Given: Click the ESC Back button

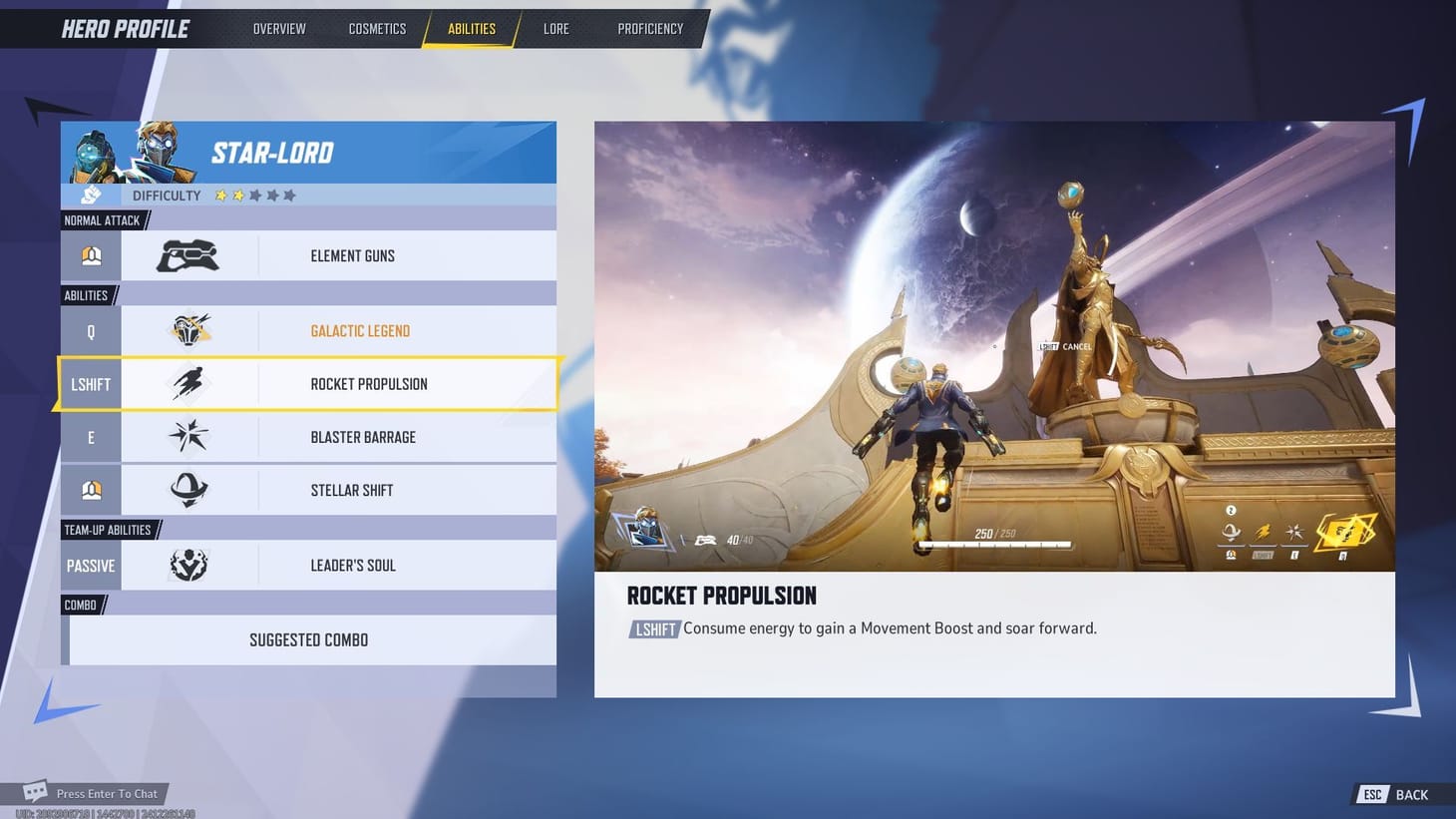Looking at the screenshot, I should pos(1394,794).
